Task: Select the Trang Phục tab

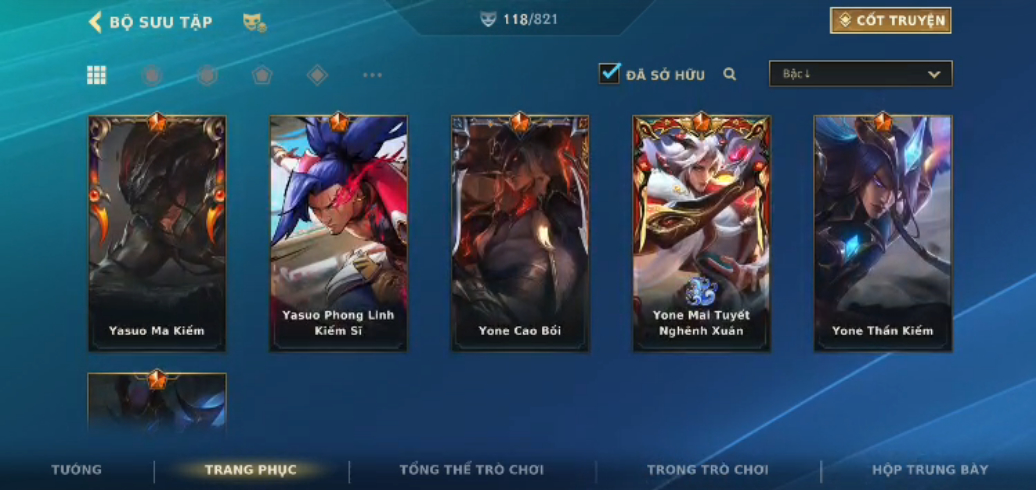Action: 250,469
